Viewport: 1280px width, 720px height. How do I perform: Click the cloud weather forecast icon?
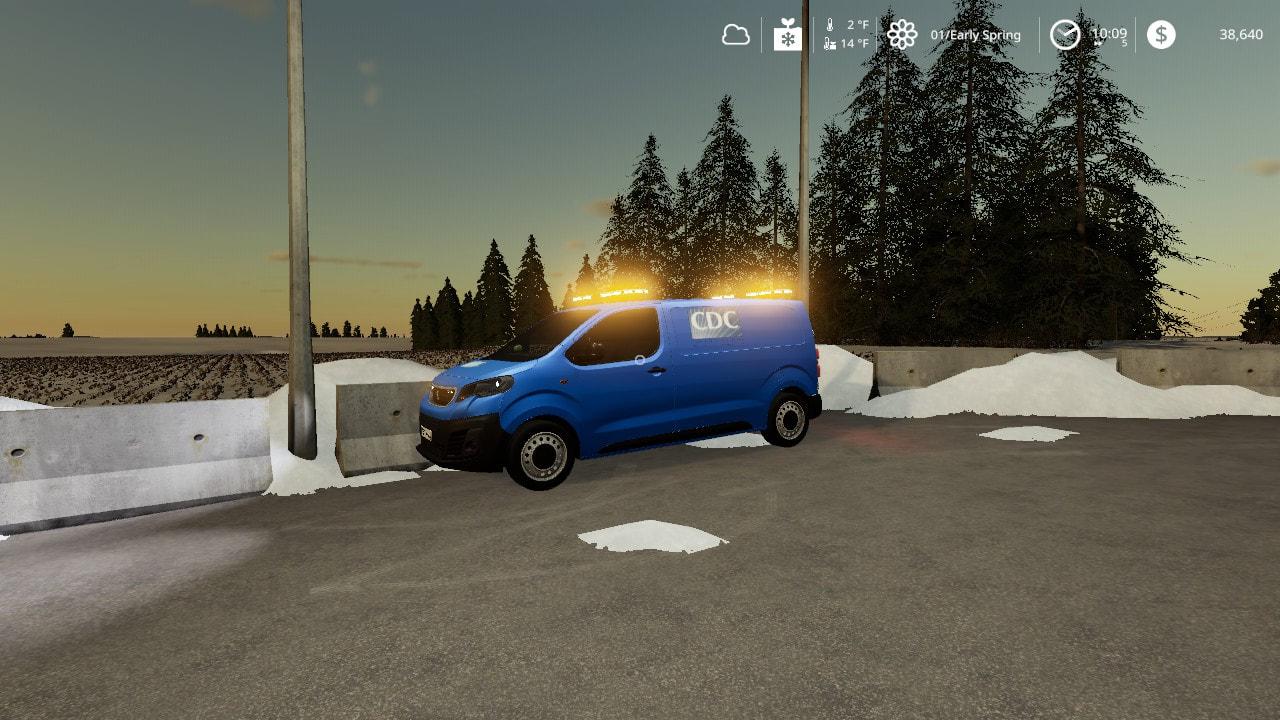[x=736, y=35]
